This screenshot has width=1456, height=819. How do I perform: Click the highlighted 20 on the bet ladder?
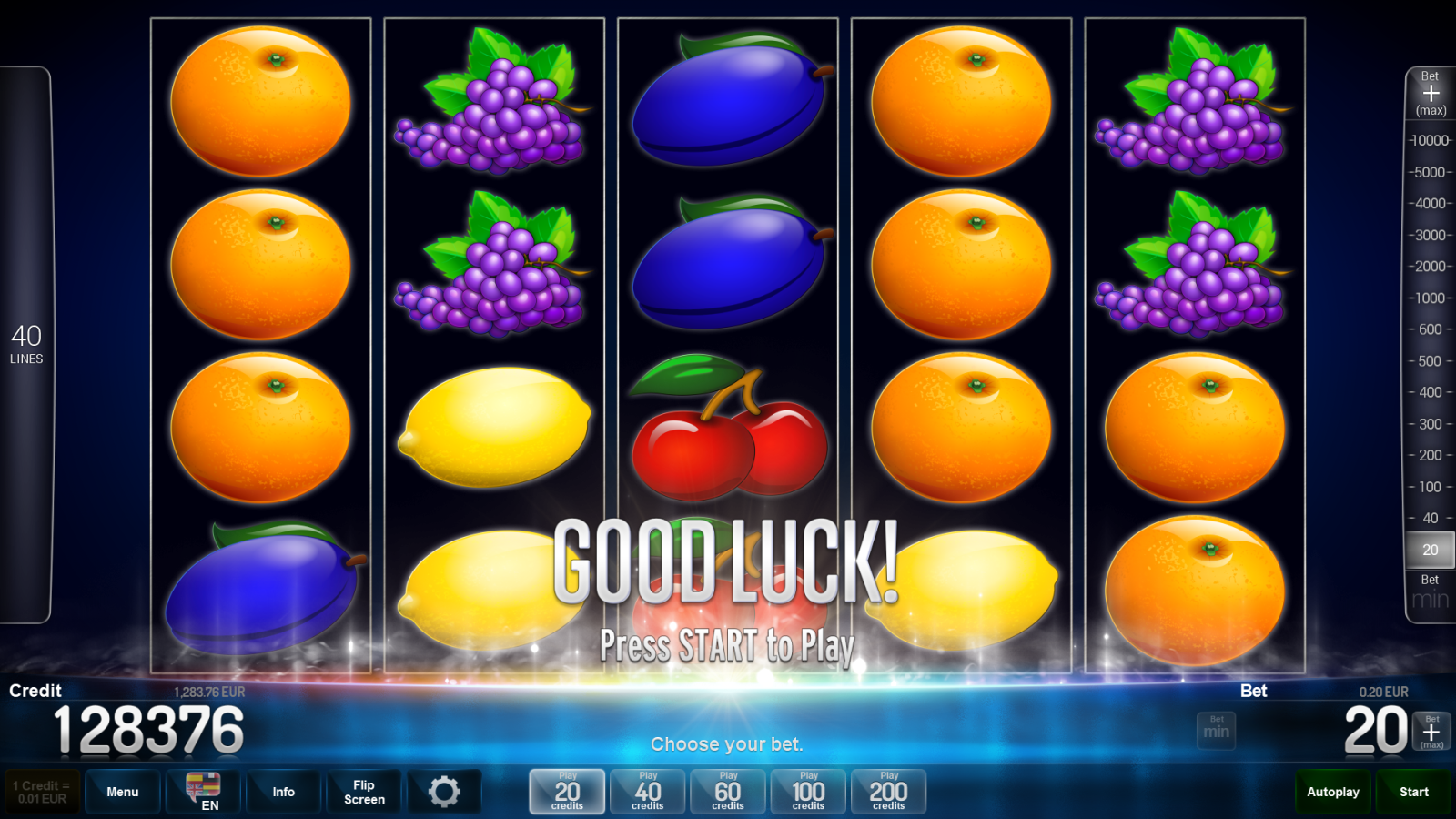[1429, 550]
